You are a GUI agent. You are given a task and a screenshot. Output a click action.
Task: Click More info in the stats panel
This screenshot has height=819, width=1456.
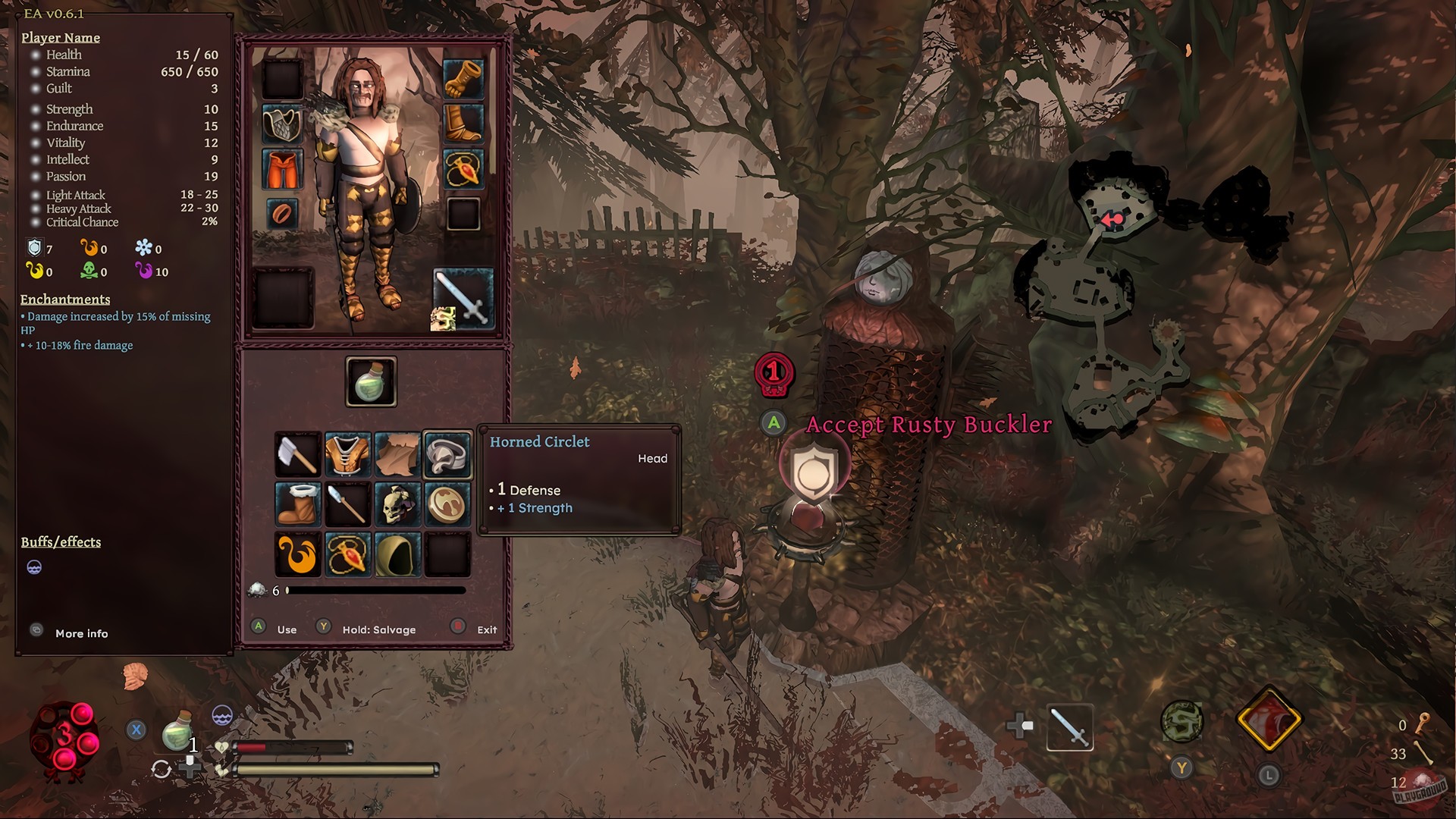click(81, 633)
